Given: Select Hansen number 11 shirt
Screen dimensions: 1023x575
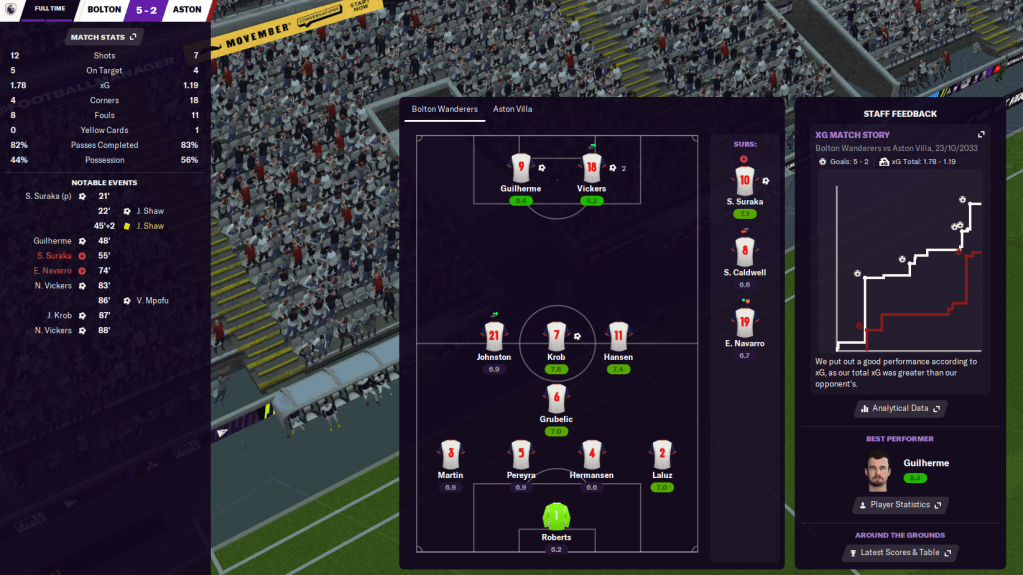Looking at the screenshot, I should click(x=618, y=336).
